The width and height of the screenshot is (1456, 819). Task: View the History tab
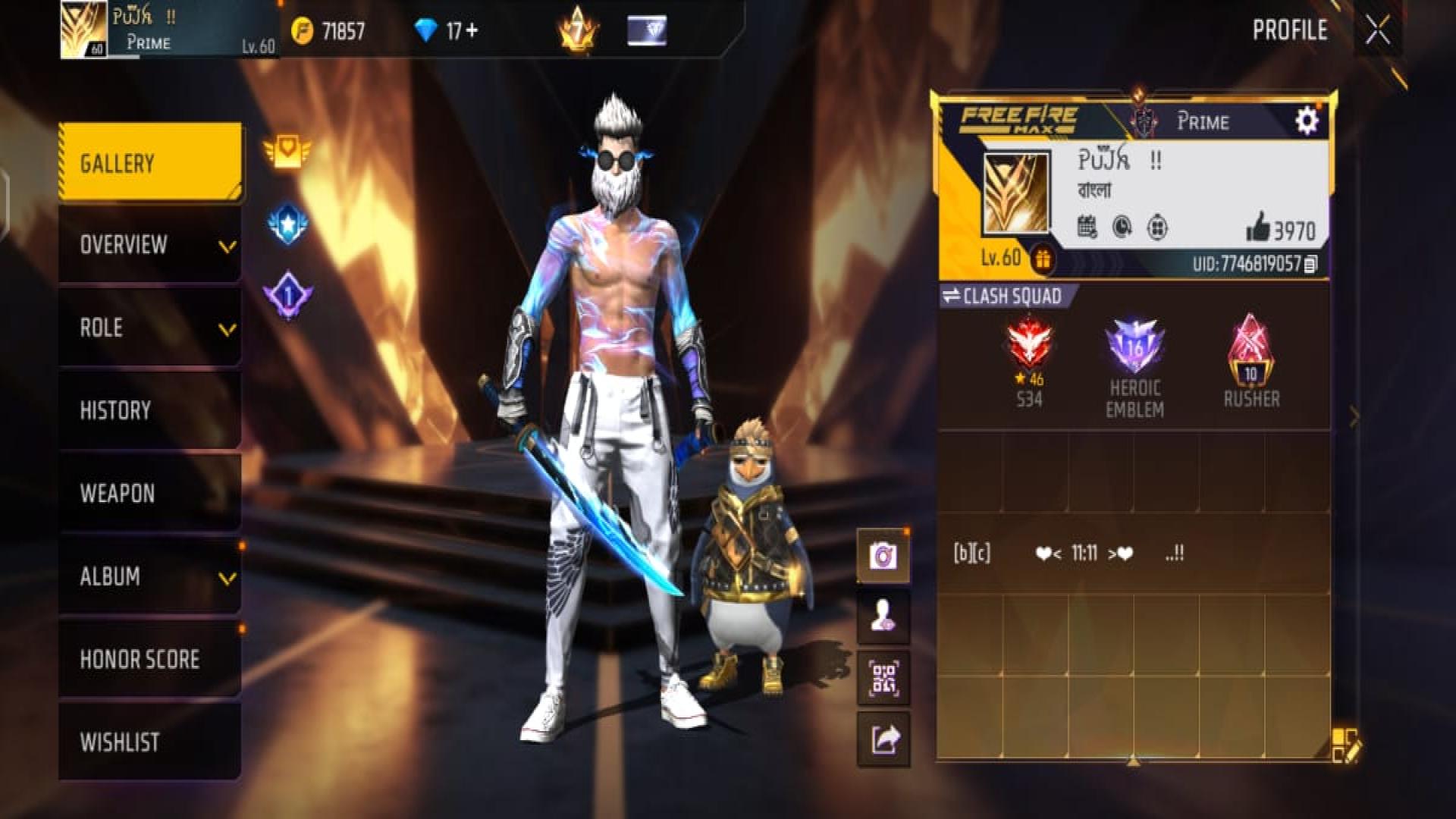click(x=150, y=410)
